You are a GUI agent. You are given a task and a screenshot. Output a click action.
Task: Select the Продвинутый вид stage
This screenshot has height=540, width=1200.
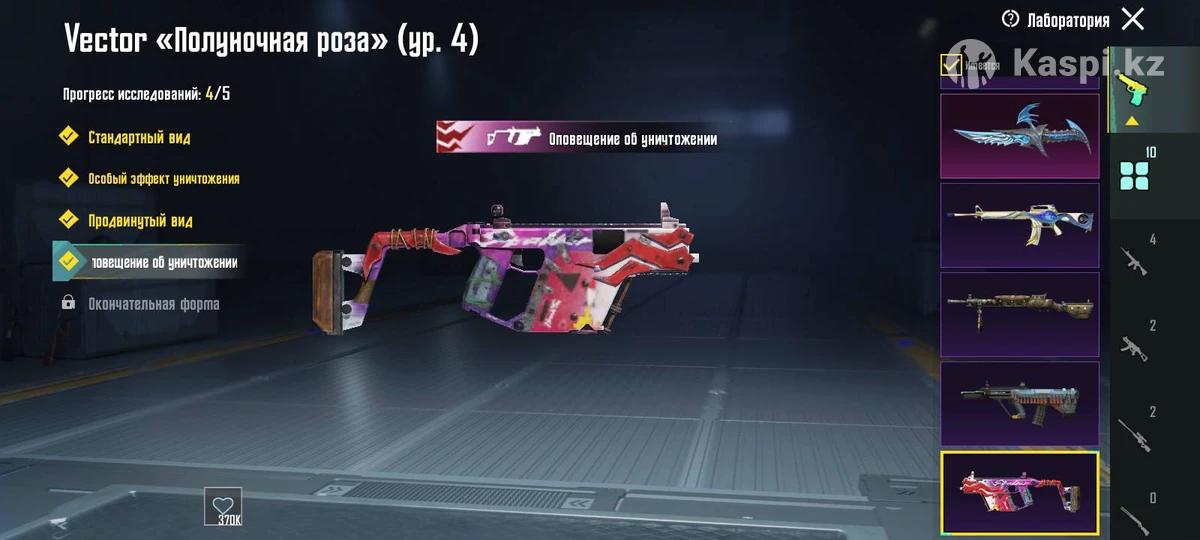pos(140,220)
